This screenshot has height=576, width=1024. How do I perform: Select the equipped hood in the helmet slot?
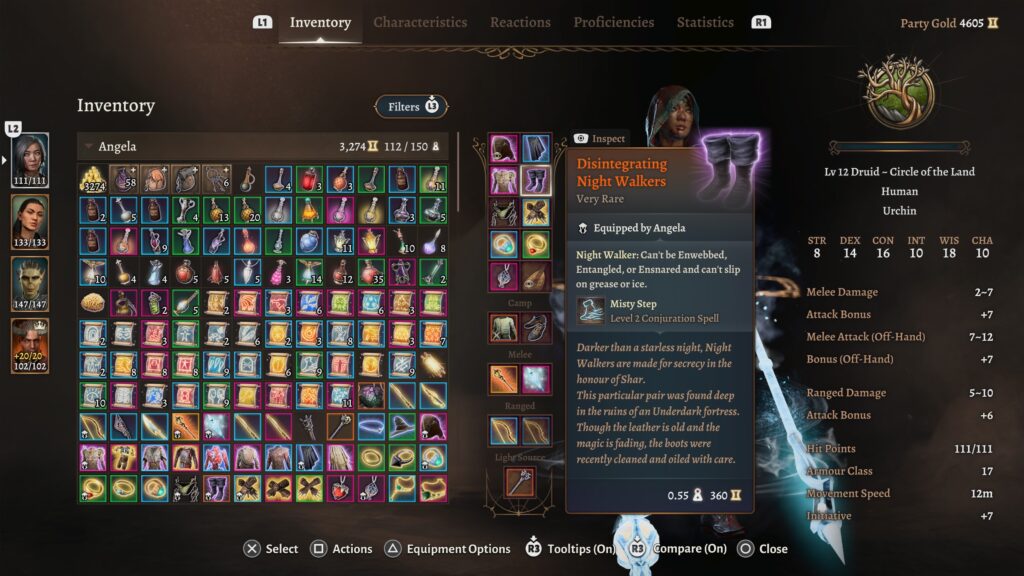503,148
